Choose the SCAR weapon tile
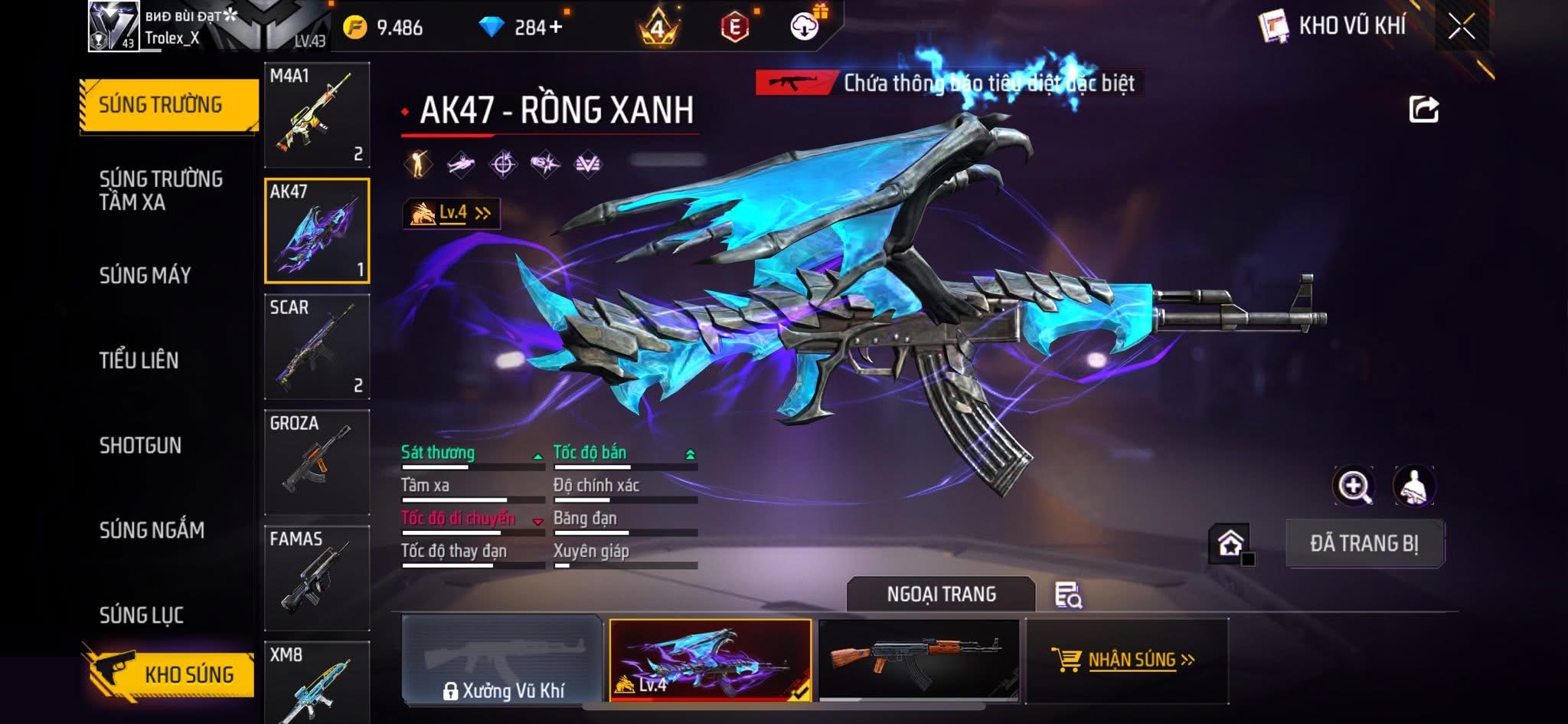 (317, 346)
